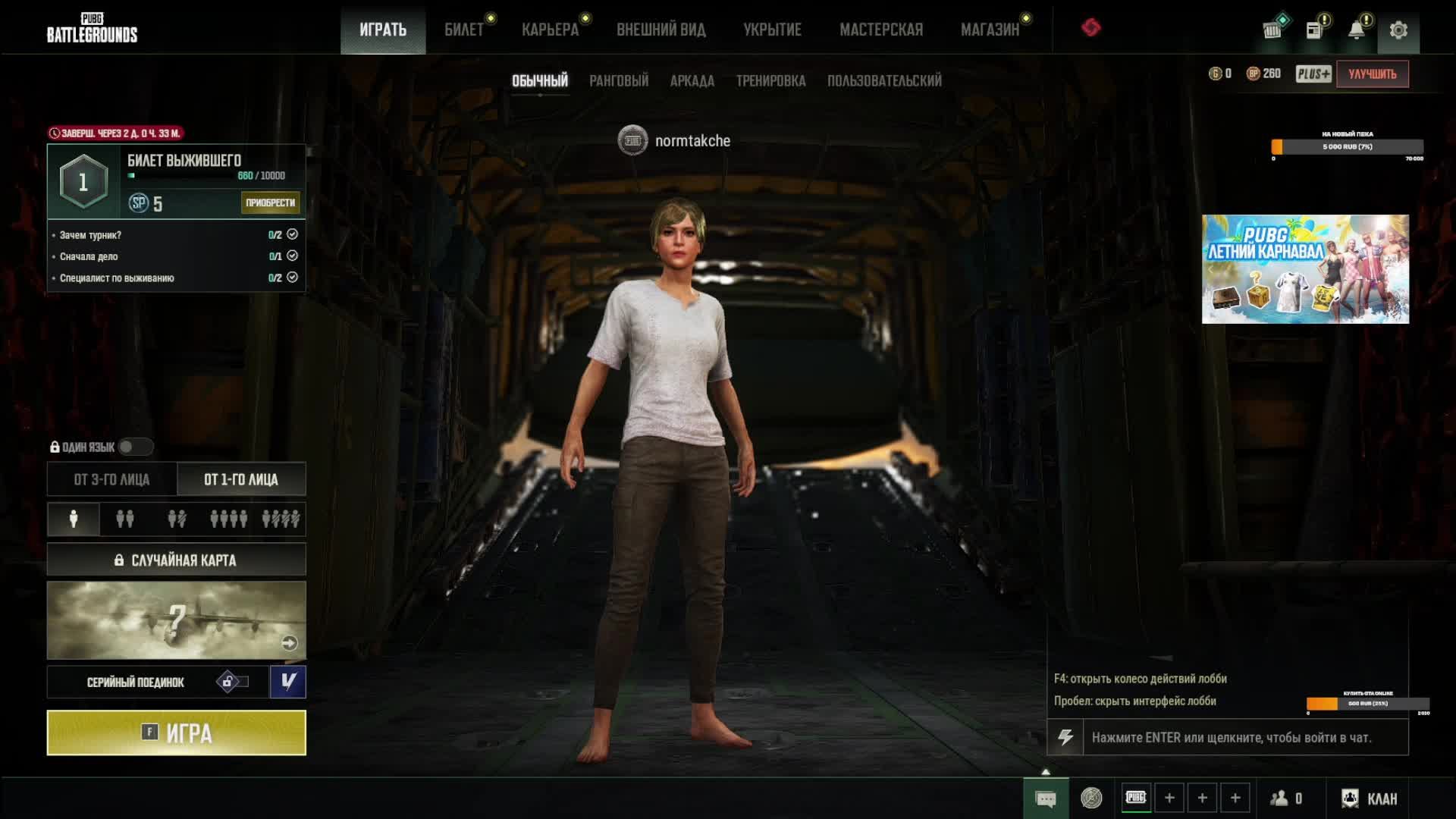The width and height of the screenshot is (1456, 819).
Task: Choose the duo squad size icon
Action: pos(125,519)
